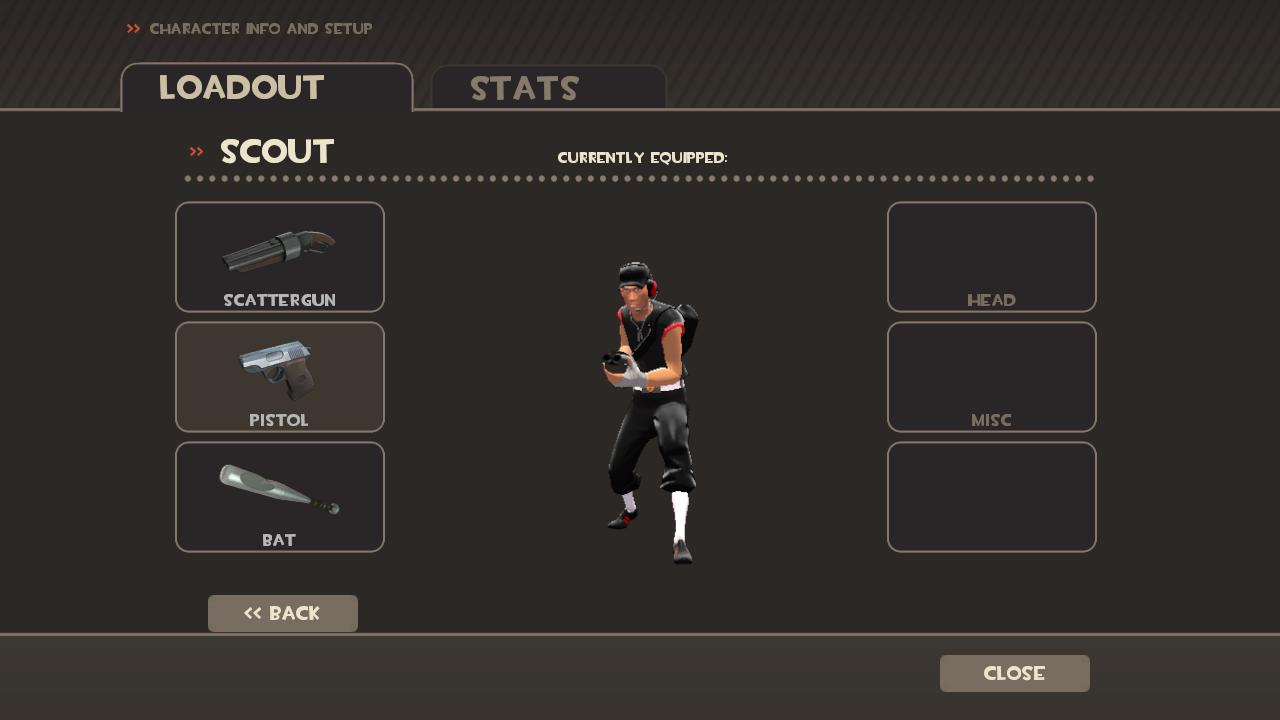Click the Scout class title

[277, 151]
